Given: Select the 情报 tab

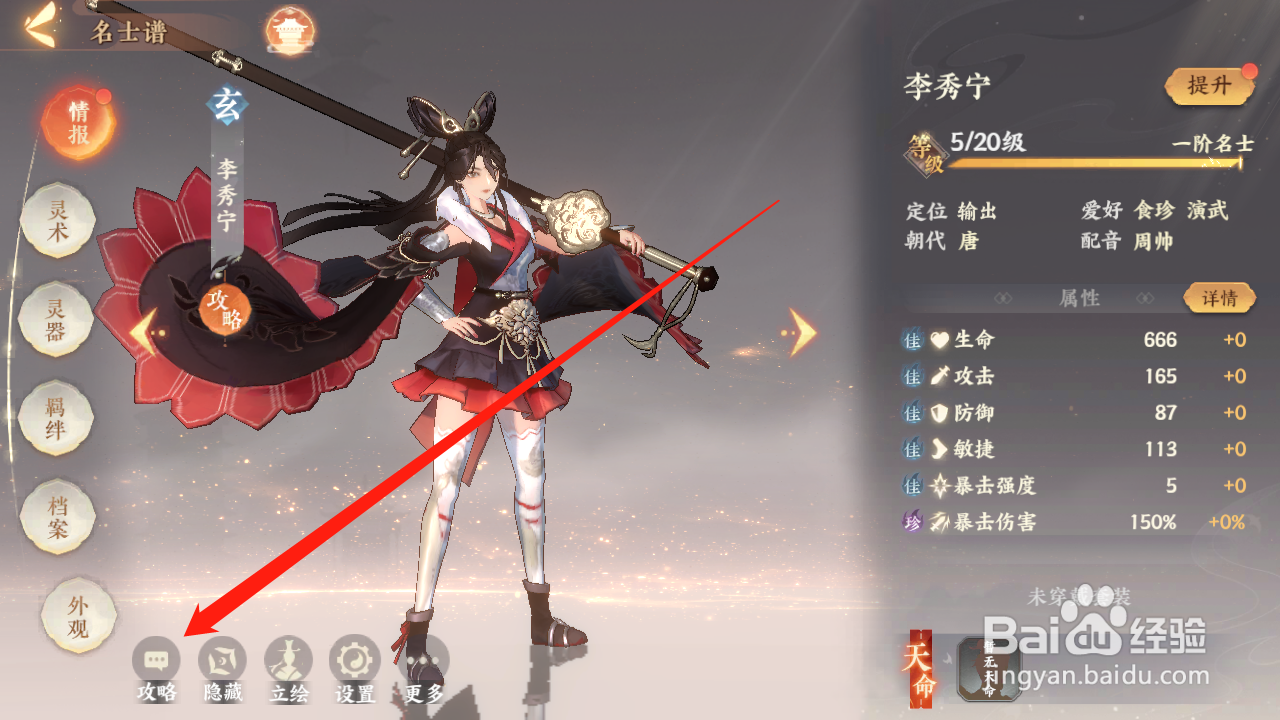Looking at the screenshot, I should 78,123.
